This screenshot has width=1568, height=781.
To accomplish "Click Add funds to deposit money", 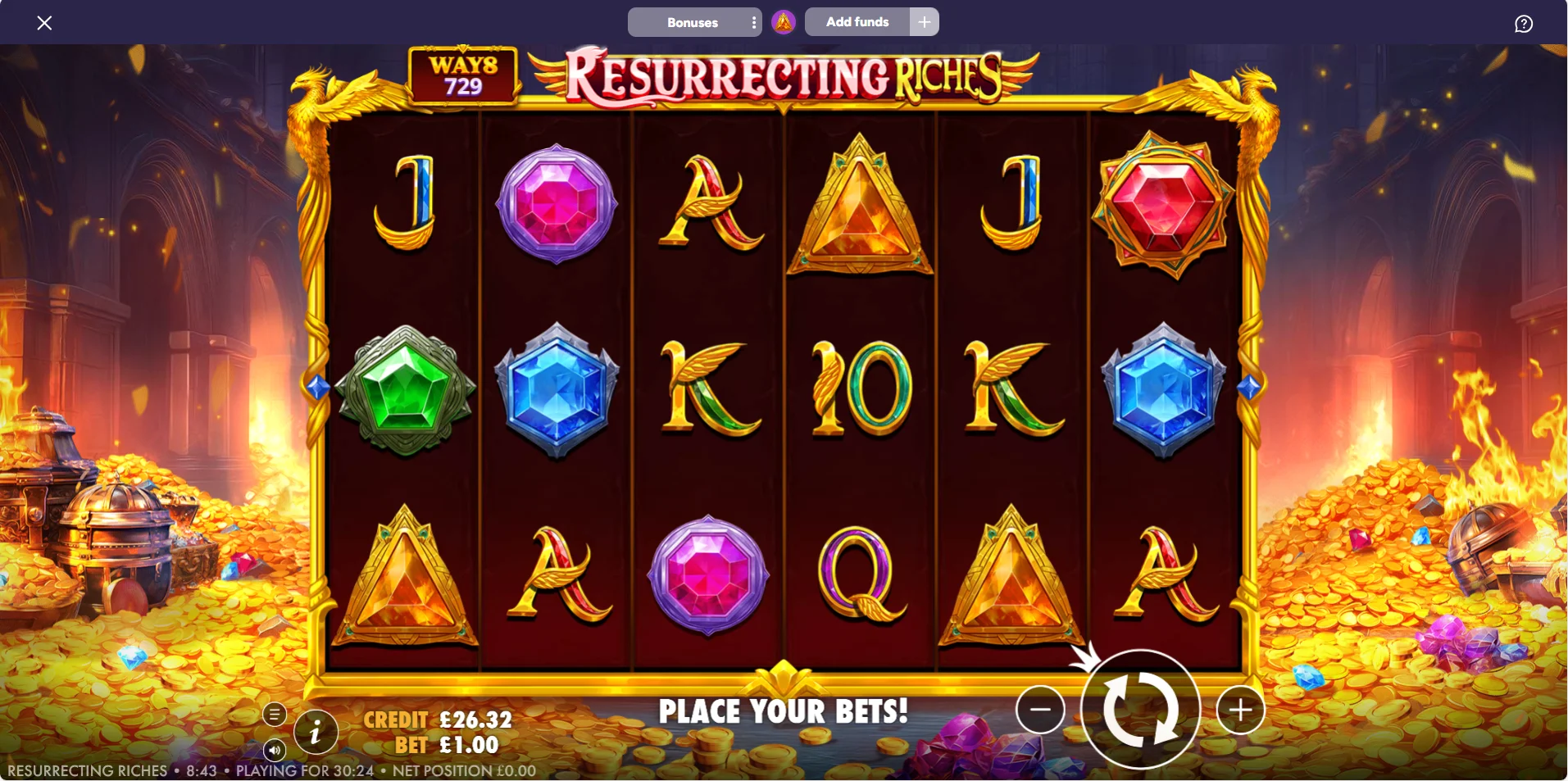I will pos(858,22).
